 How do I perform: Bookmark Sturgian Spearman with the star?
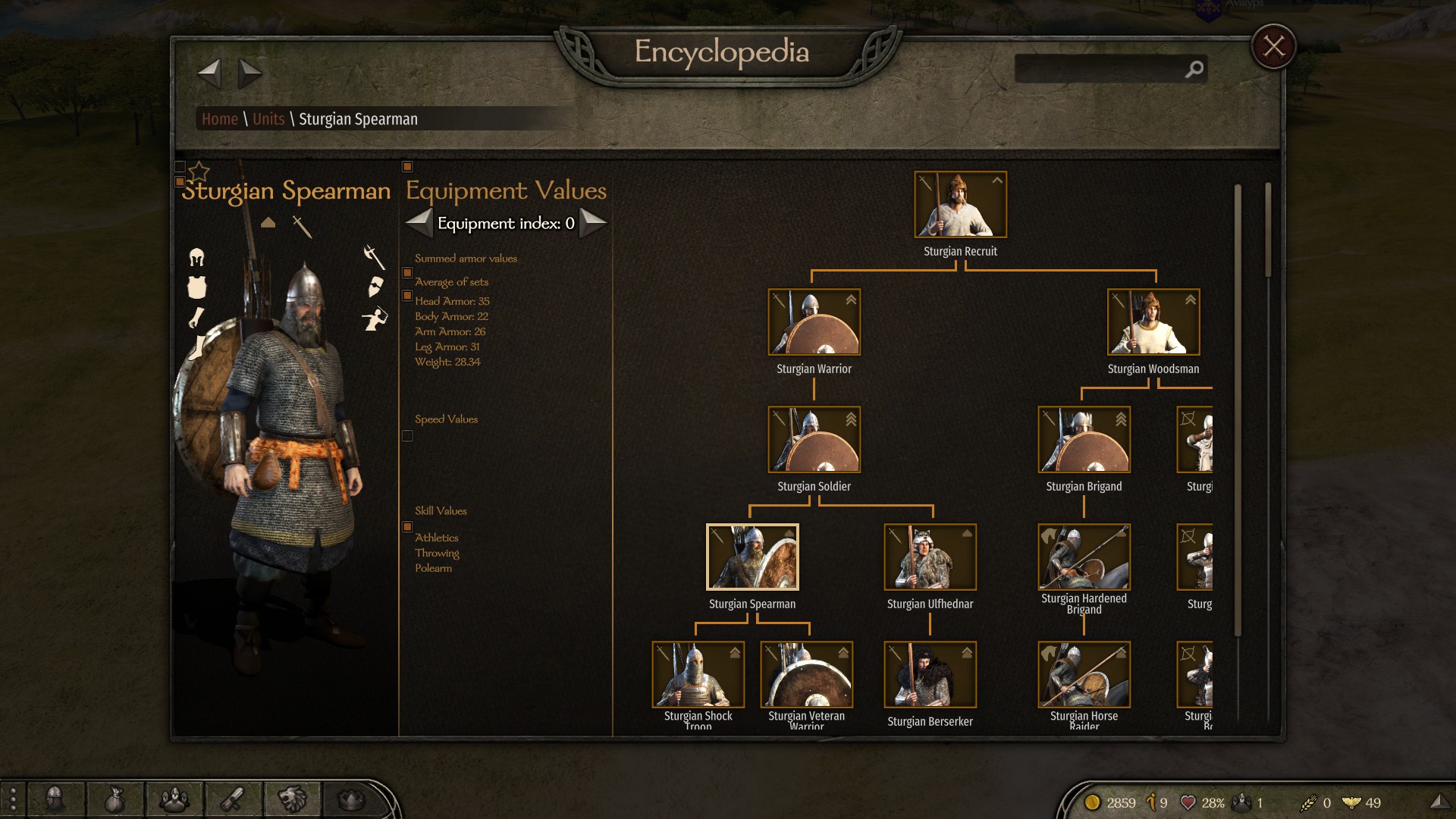tap(199, 171)
